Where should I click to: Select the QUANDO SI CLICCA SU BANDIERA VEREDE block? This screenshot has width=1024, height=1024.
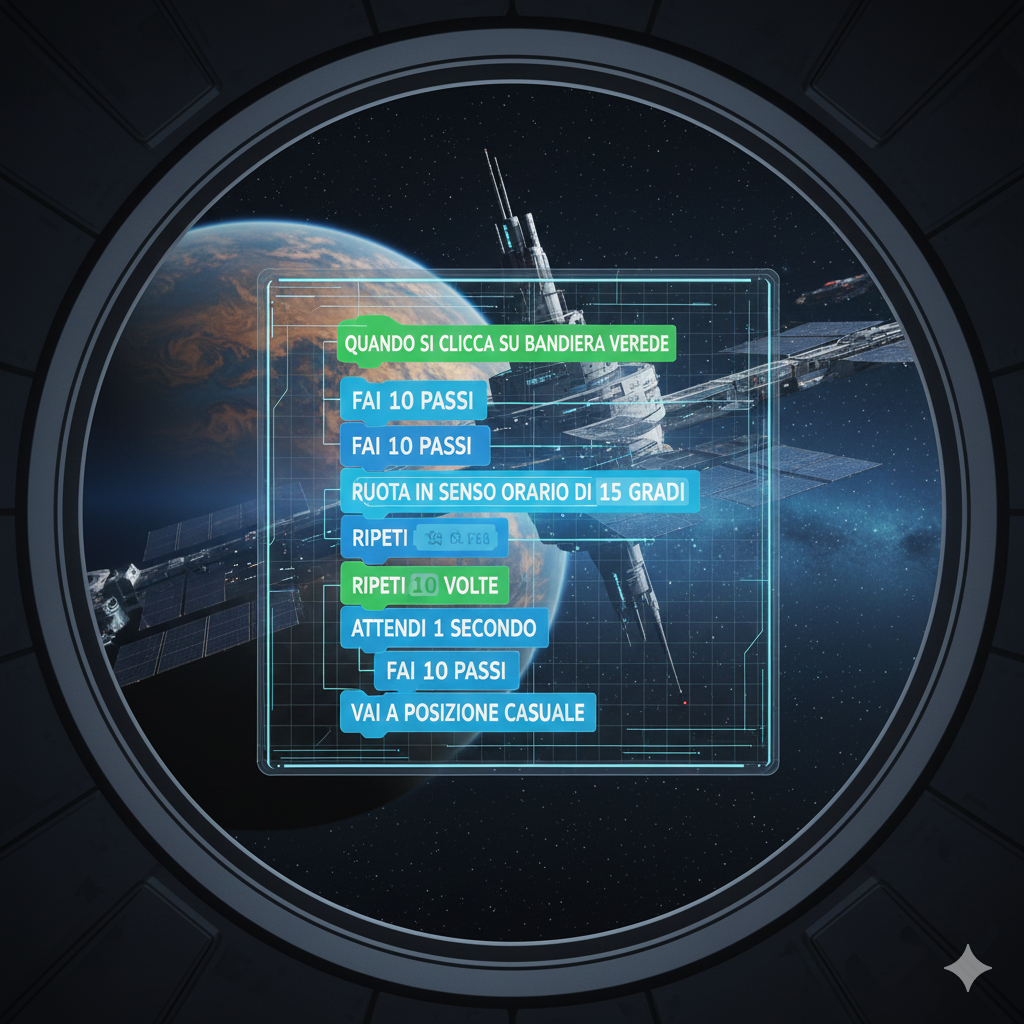click(x=508, y=343)
